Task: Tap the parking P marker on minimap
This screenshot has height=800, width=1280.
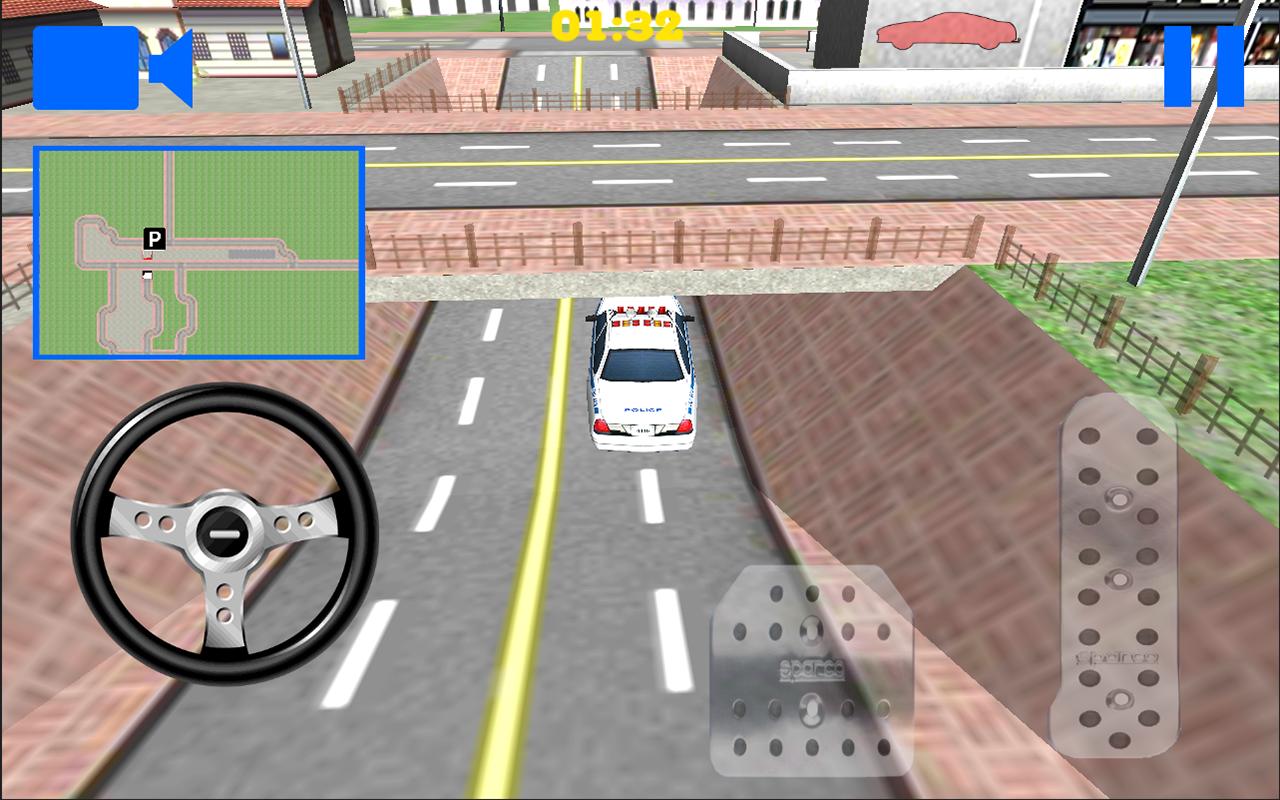Action: tap(152, 241)
